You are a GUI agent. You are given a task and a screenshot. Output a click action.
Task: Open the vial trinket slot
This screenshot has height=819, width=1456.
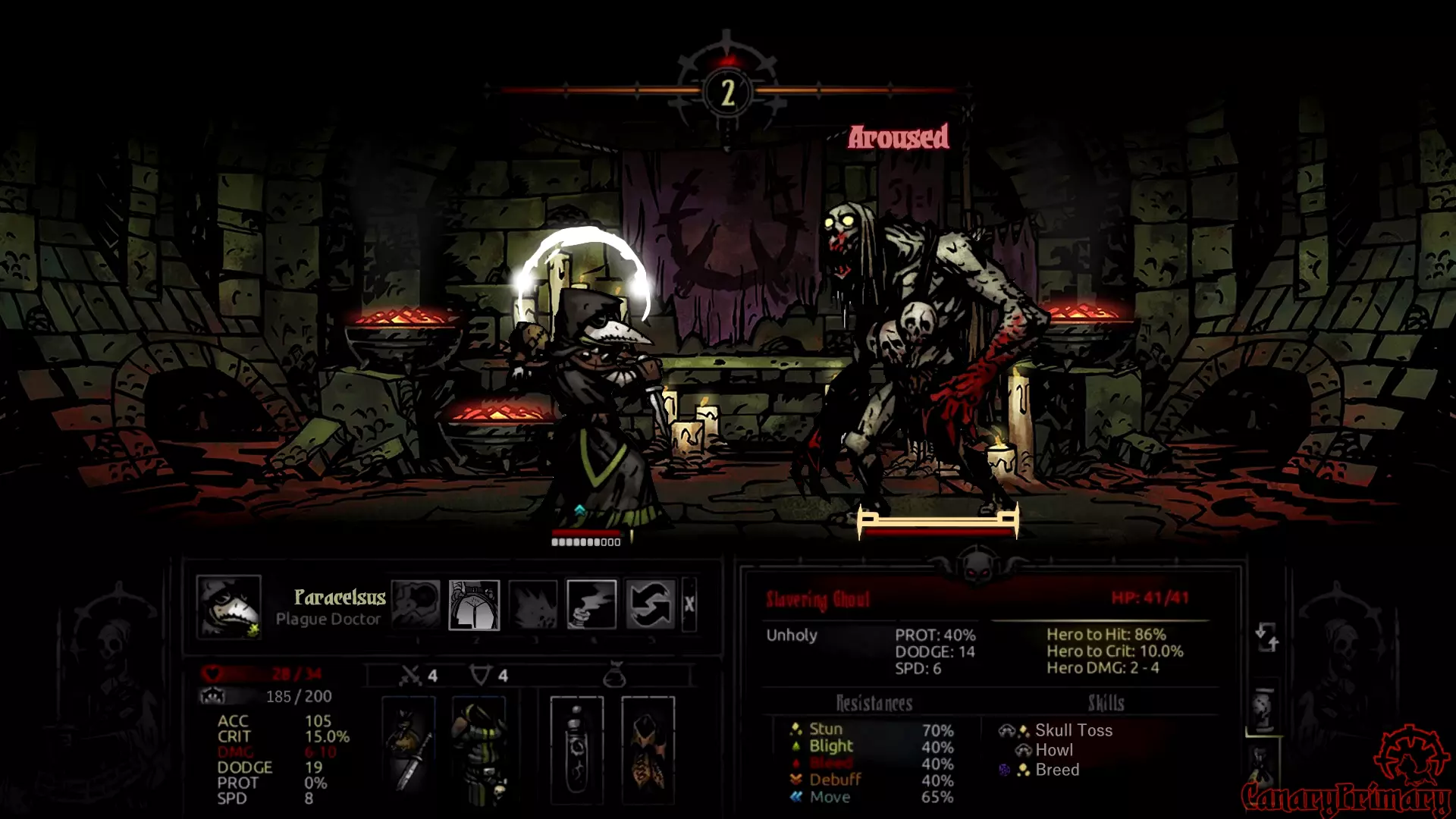tap(577, 749)
